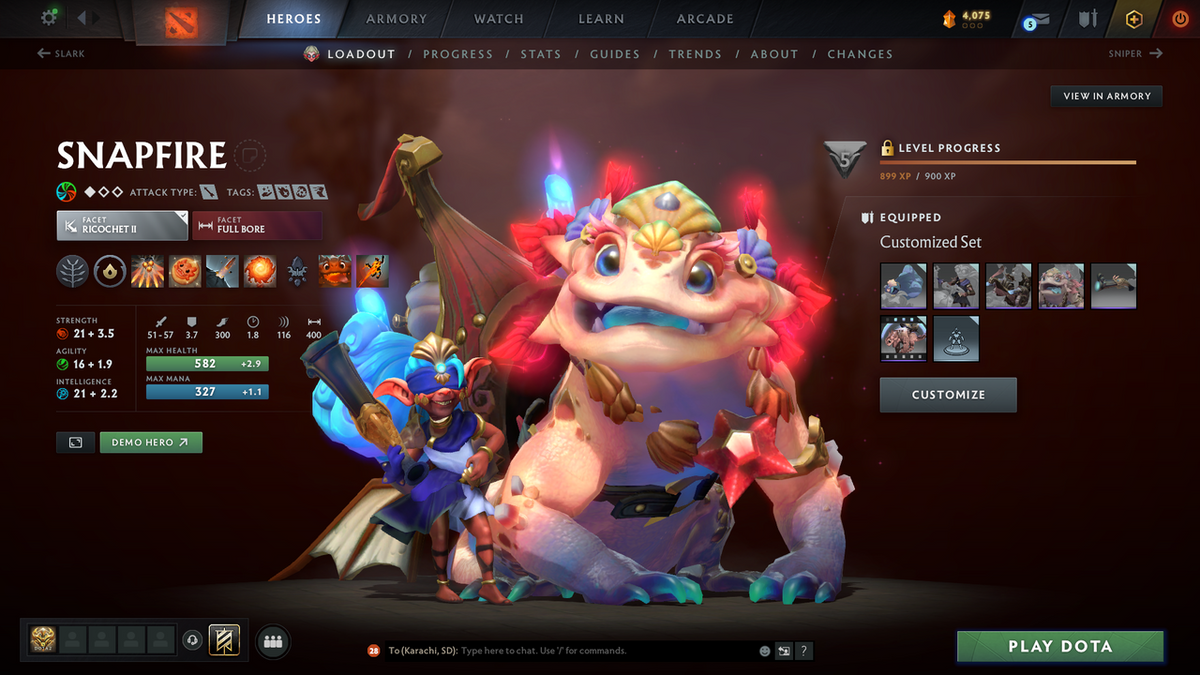
Task: Open the Arcade tab
Action: click(x=705, y=19)
